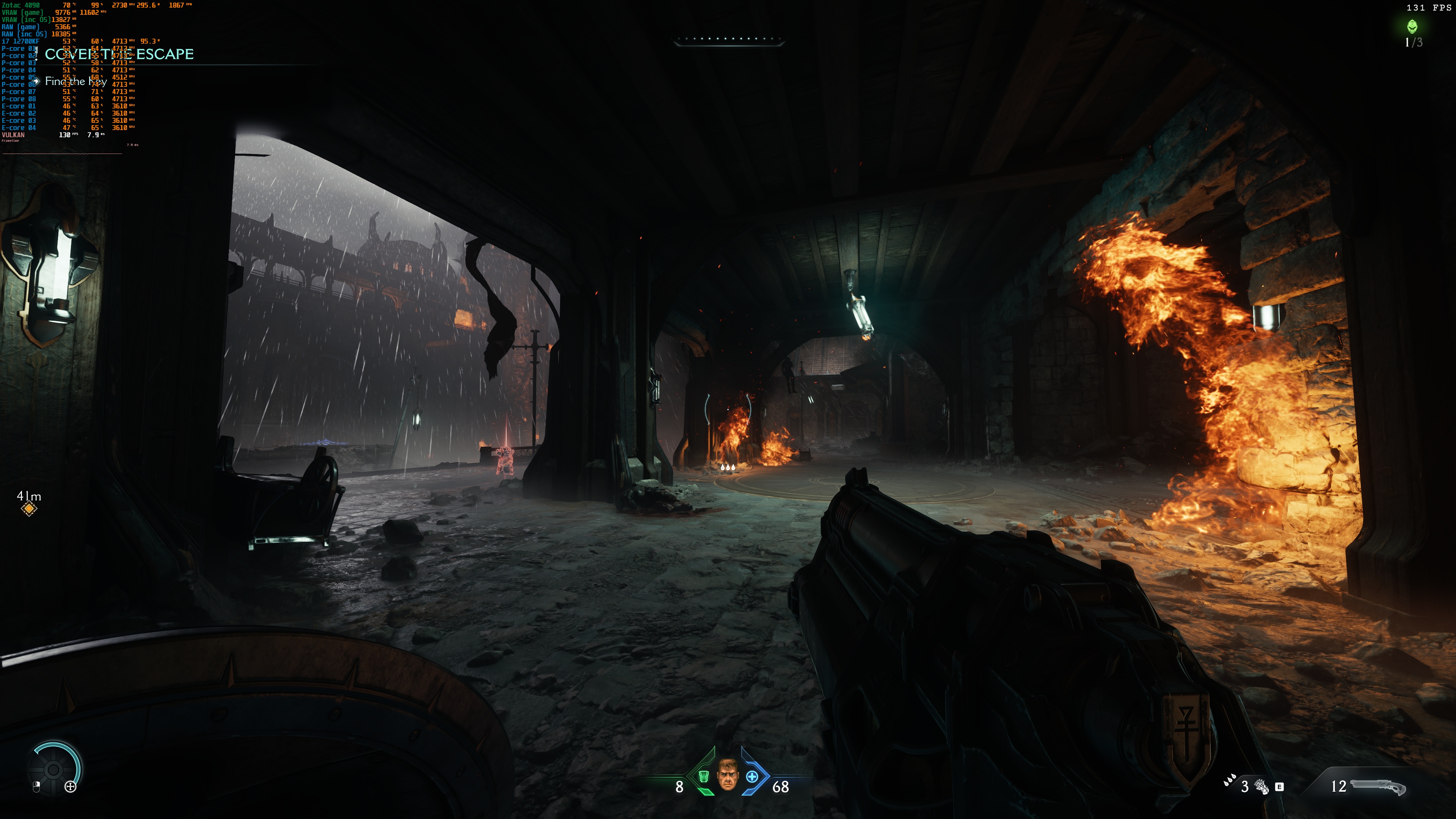
Task: Click the dotted compass bar
Action: point(728,39)
